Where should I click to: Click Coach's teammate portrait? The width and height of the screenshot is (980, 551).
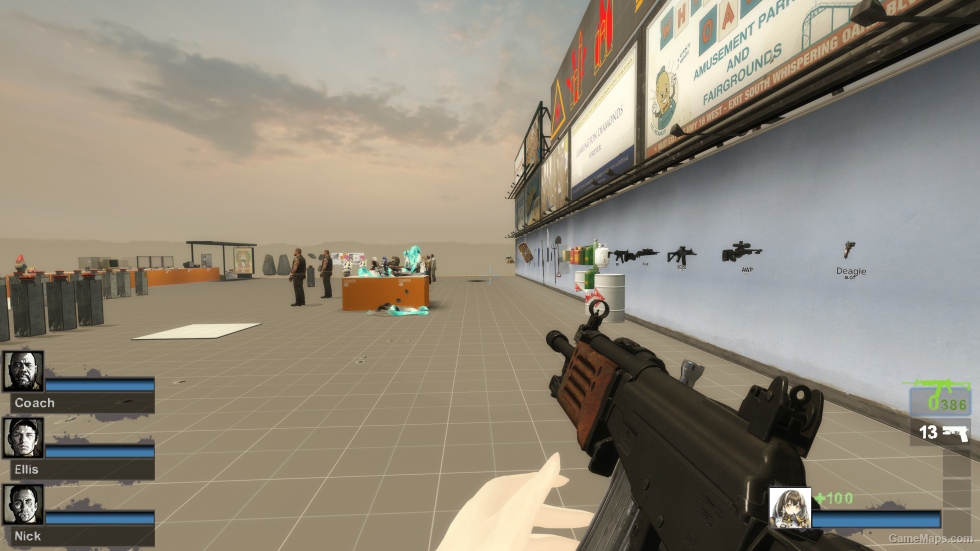click(23, 371)
